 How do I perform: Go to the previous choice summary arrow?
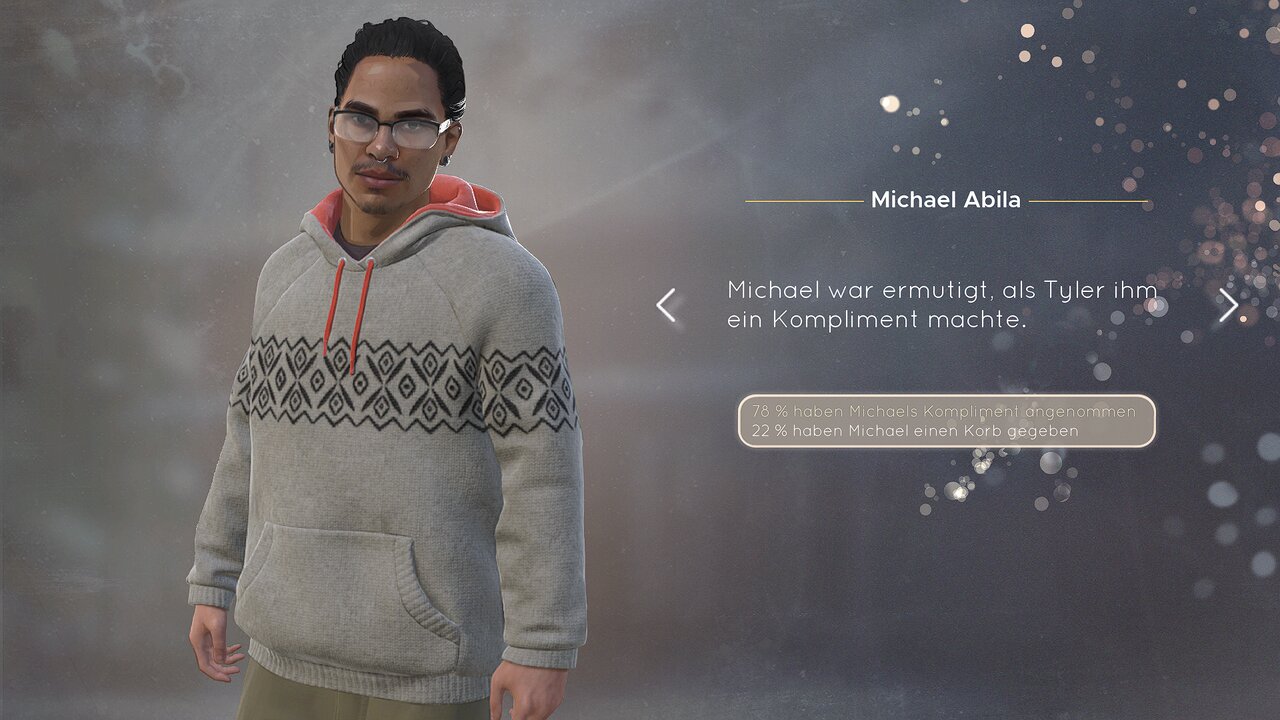666,305
